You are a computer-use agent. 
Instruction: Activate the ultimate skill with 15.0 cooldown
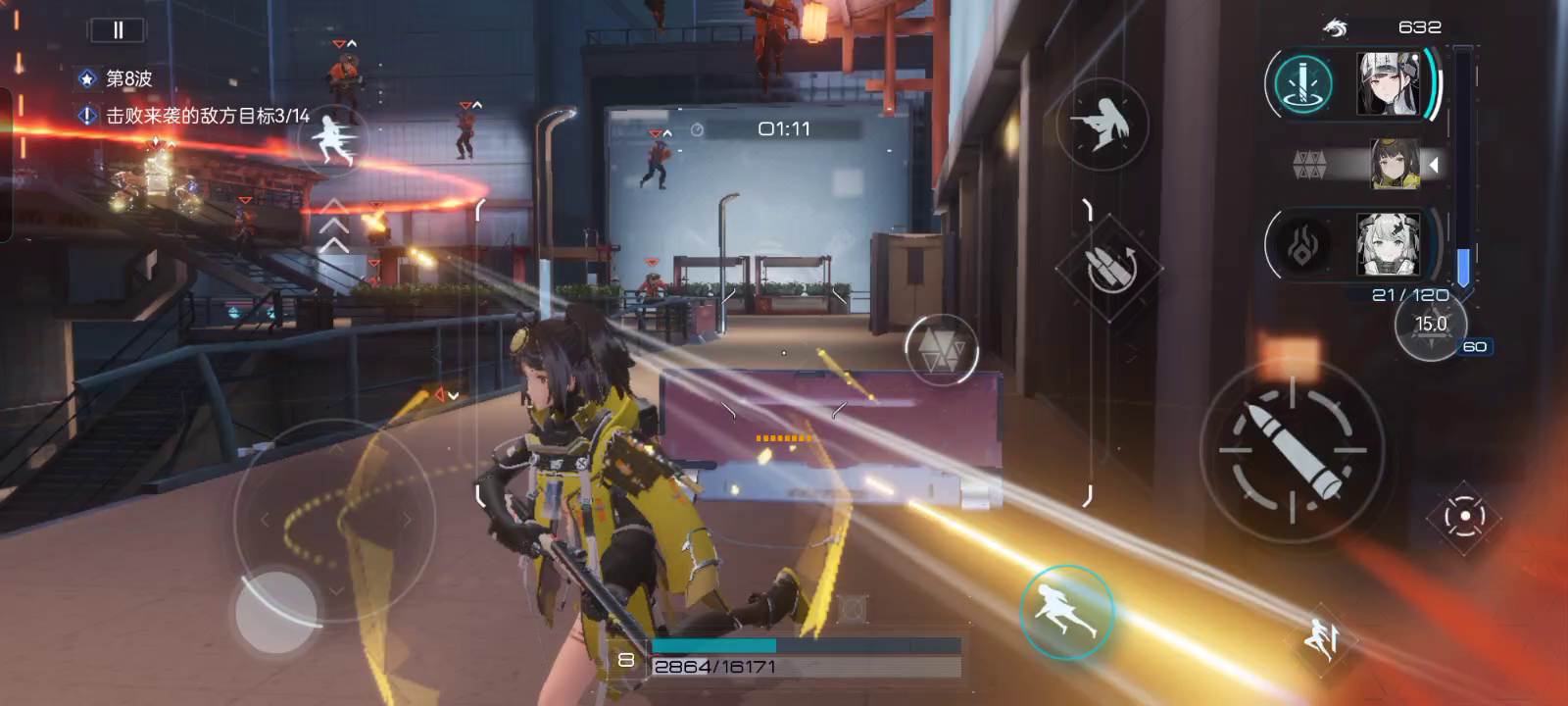[1431, 325]
